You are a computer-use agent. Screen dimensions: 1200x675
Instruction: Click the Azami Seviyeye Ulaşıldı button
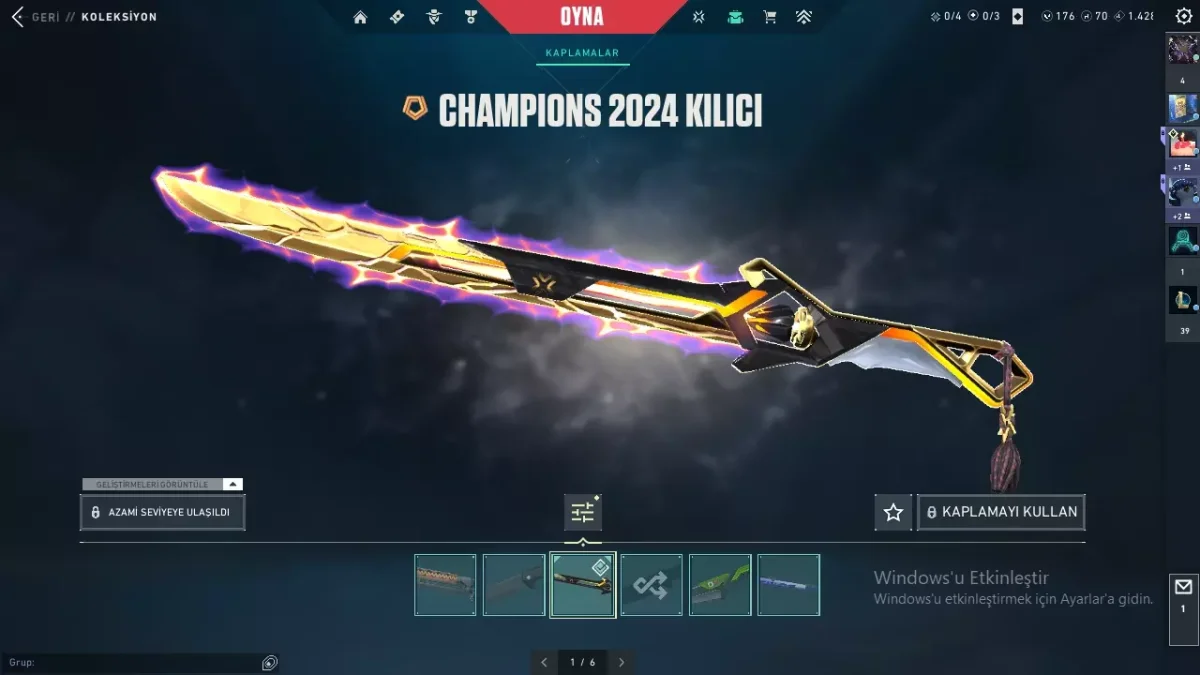point(162,512)
